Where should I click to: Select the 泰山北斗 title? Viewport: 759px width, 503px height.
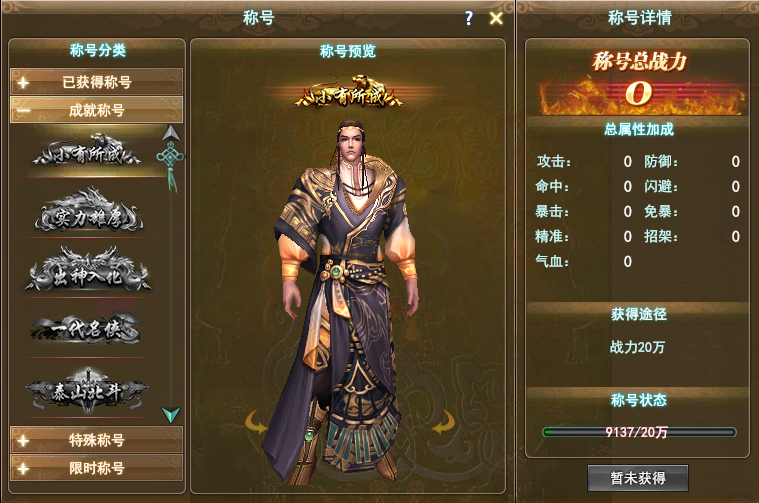click(x=90, y=390)
